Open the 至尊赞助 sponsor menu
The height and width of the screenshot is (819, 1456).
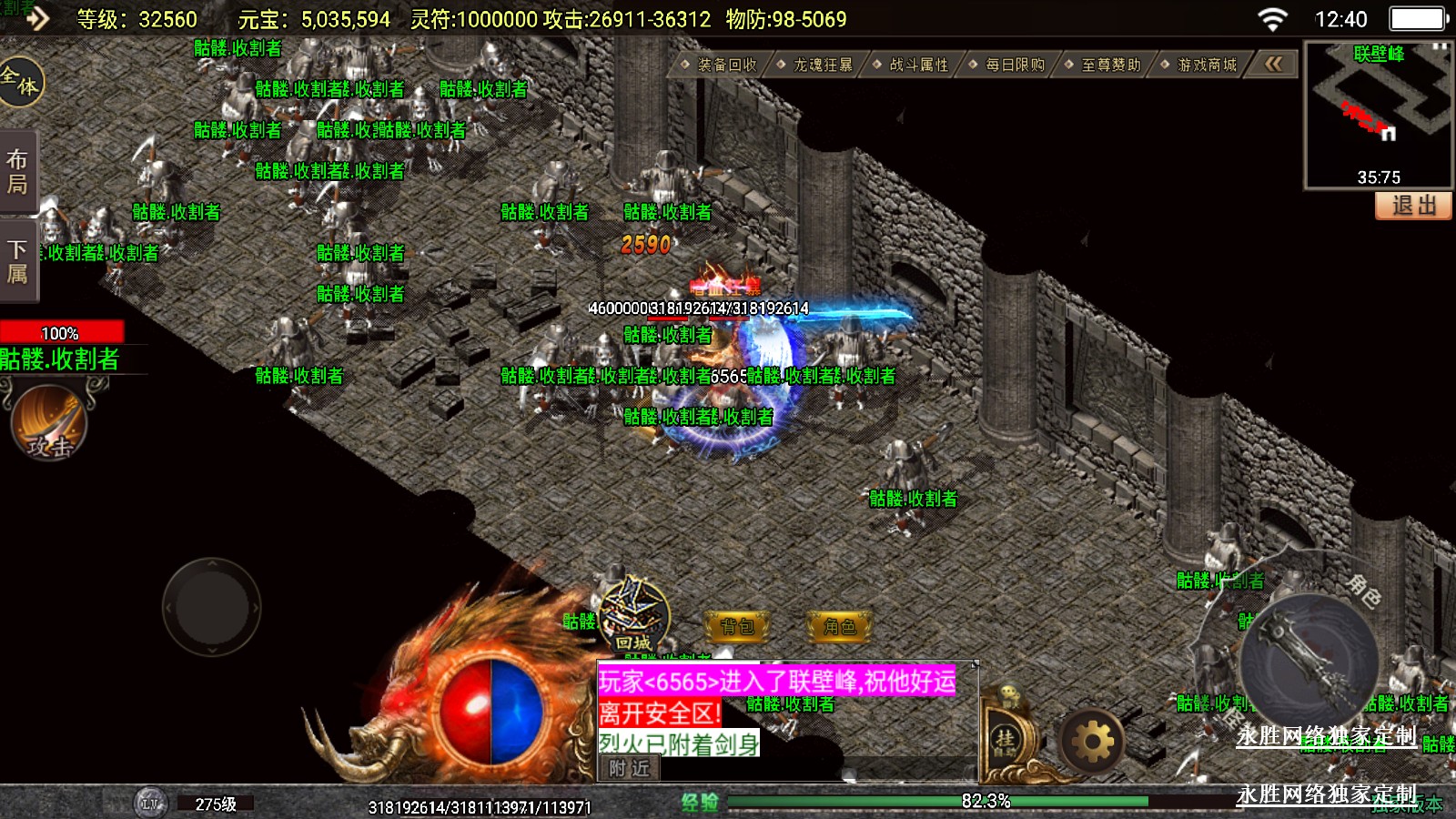point(1109,65)
